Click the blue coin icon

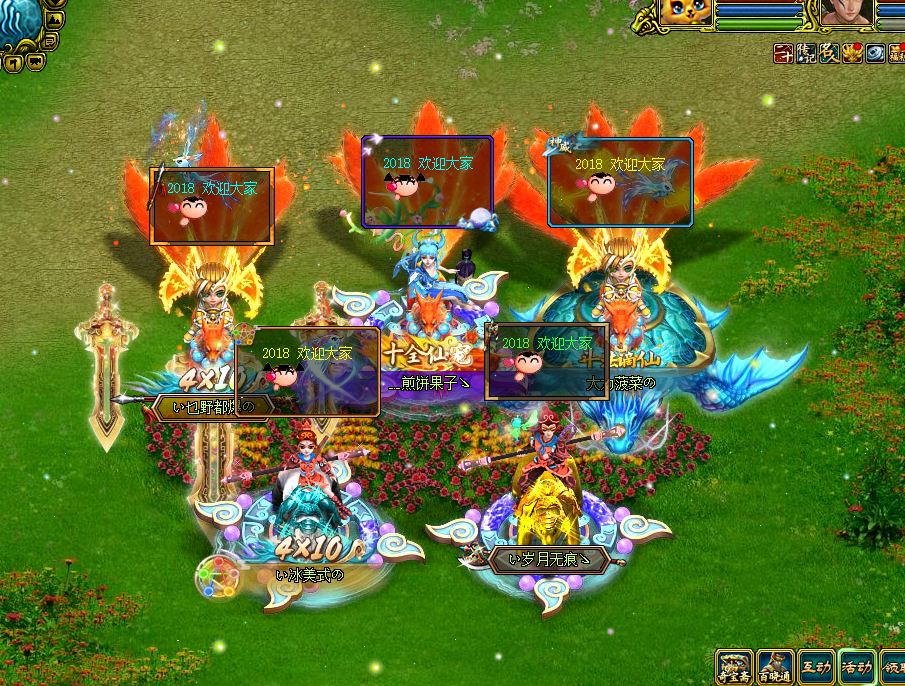pyautogui.click(x=874, y=54)
